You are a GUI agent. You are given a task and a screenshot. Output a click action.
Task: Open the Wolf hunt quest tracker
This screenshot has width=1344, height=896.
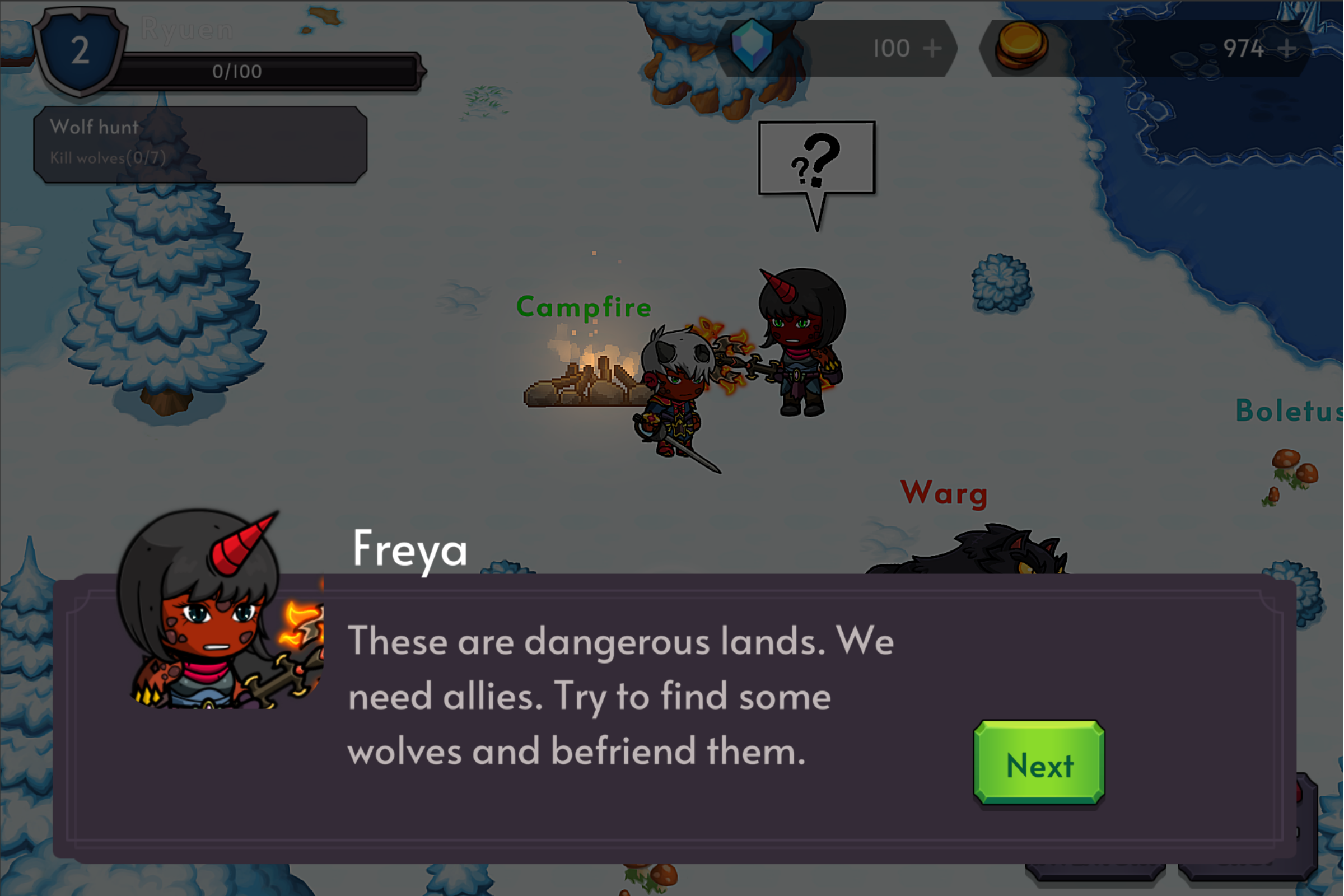(200, 143)
